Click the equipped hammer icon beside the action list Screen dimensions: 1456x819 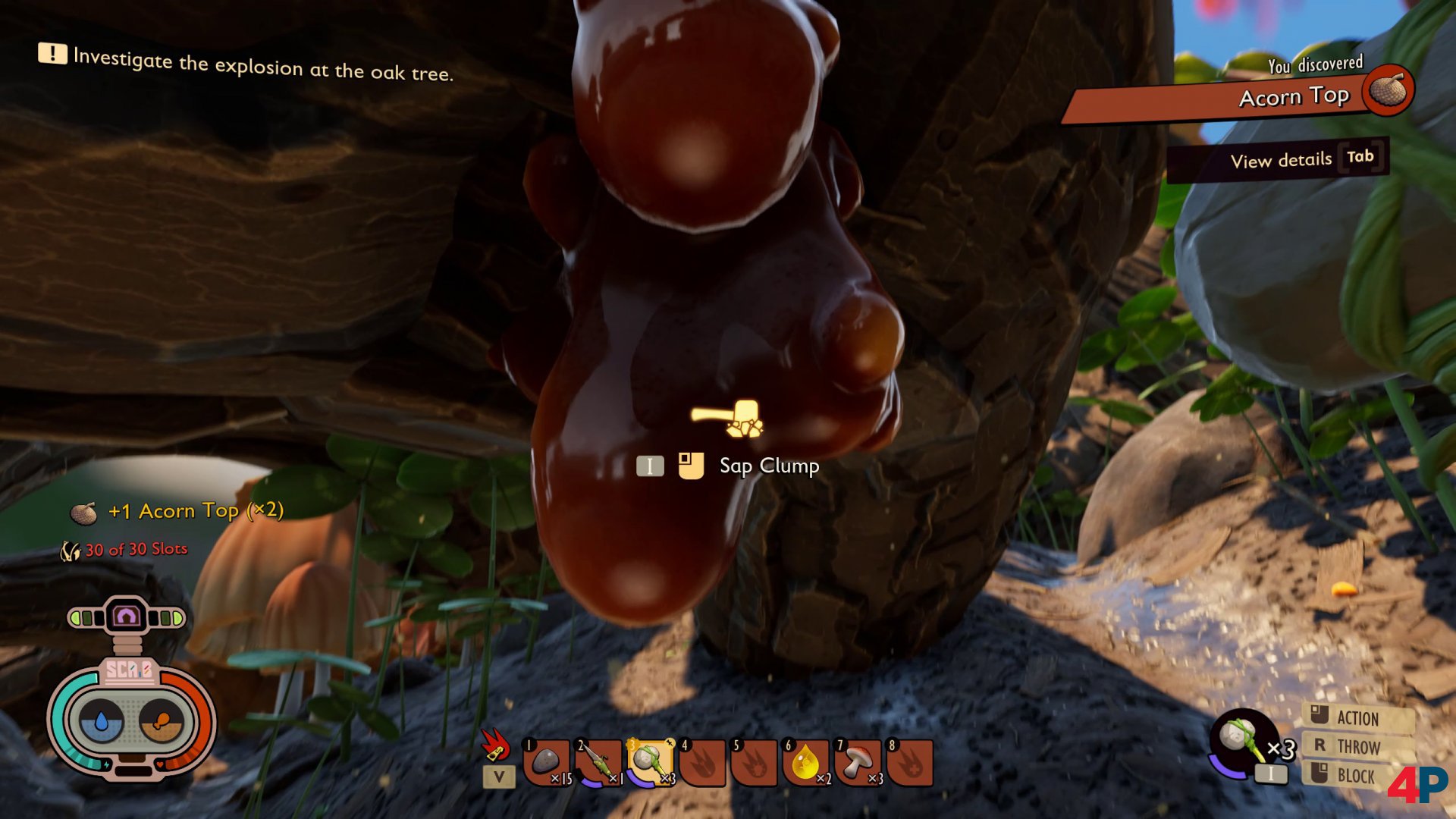coord(1242,739)
